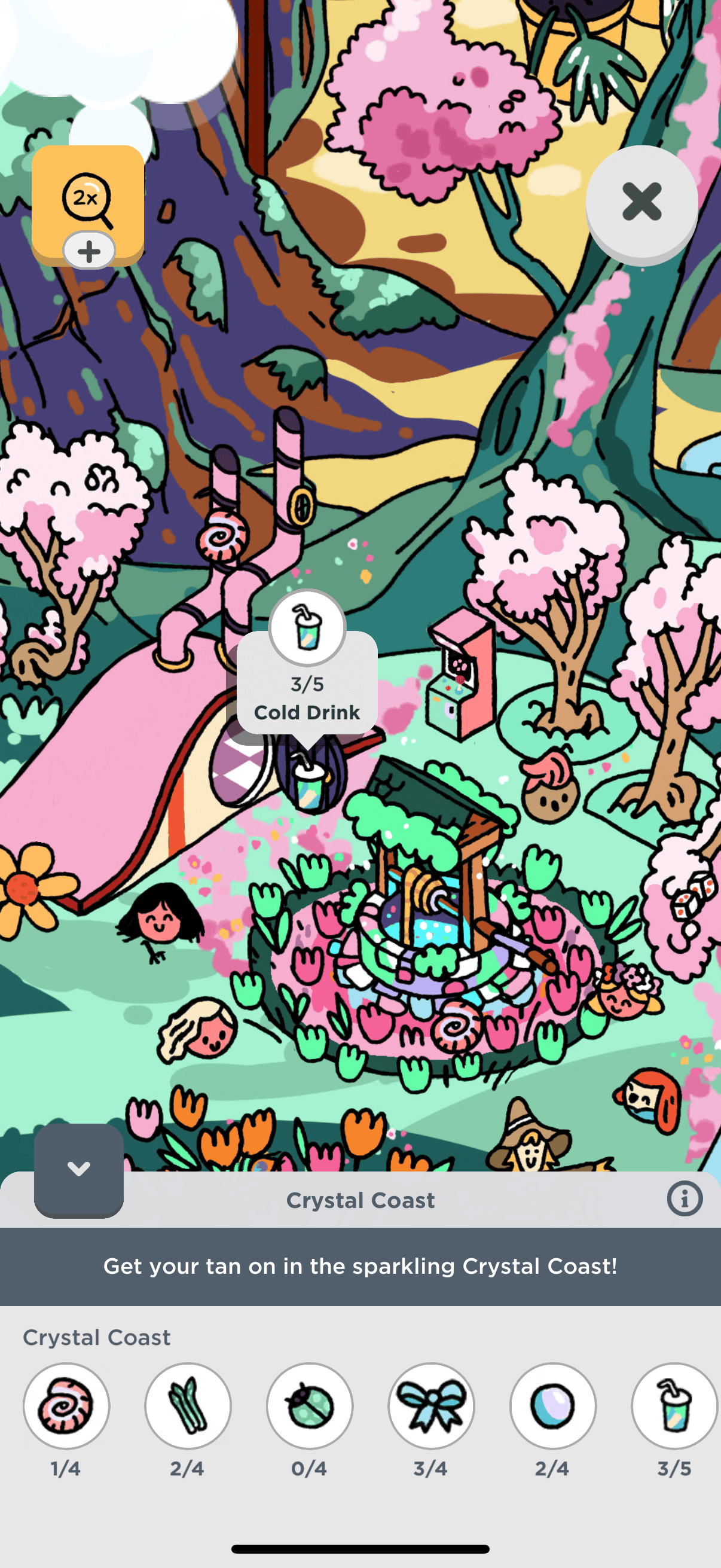Select the swirl seashell item tracker

[66, 1405]
